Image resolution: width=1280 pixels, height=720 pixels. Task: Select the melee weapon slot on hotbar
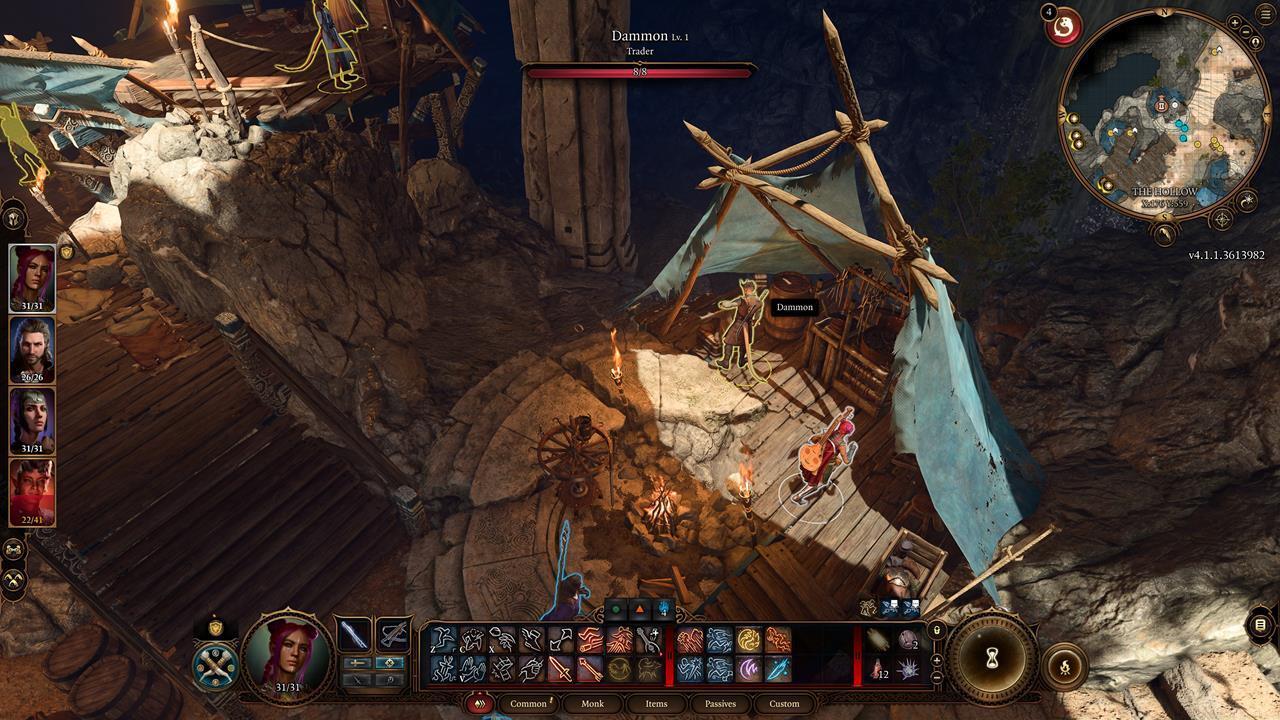click(x=355, y=635)
